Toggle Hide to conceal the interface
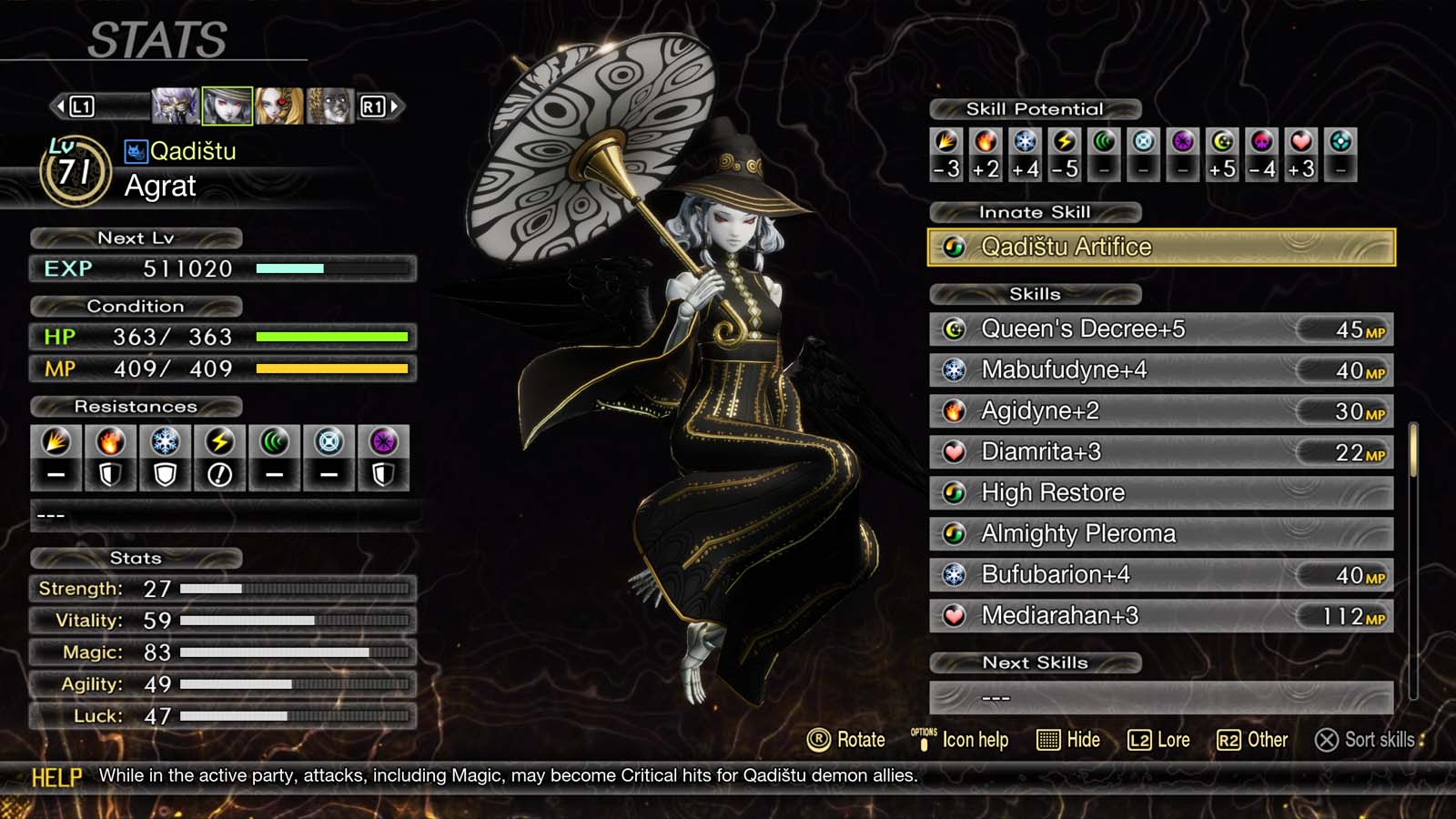This screenshot has height=819, width=1456. tap(1070, 740)
